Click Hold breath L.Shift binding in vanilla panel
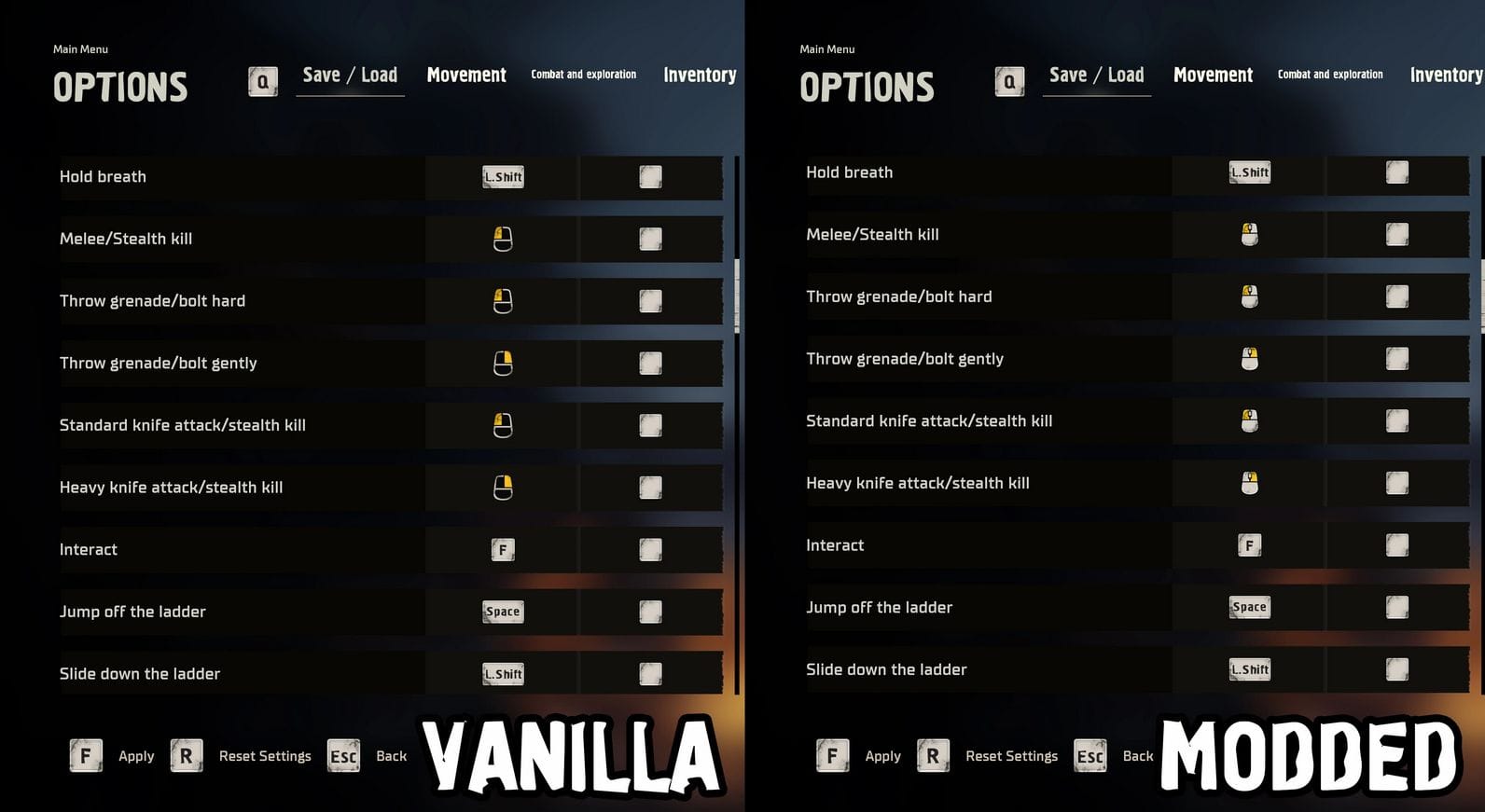Viewport: 1485px width, 812px height. [x=503, y=177]
